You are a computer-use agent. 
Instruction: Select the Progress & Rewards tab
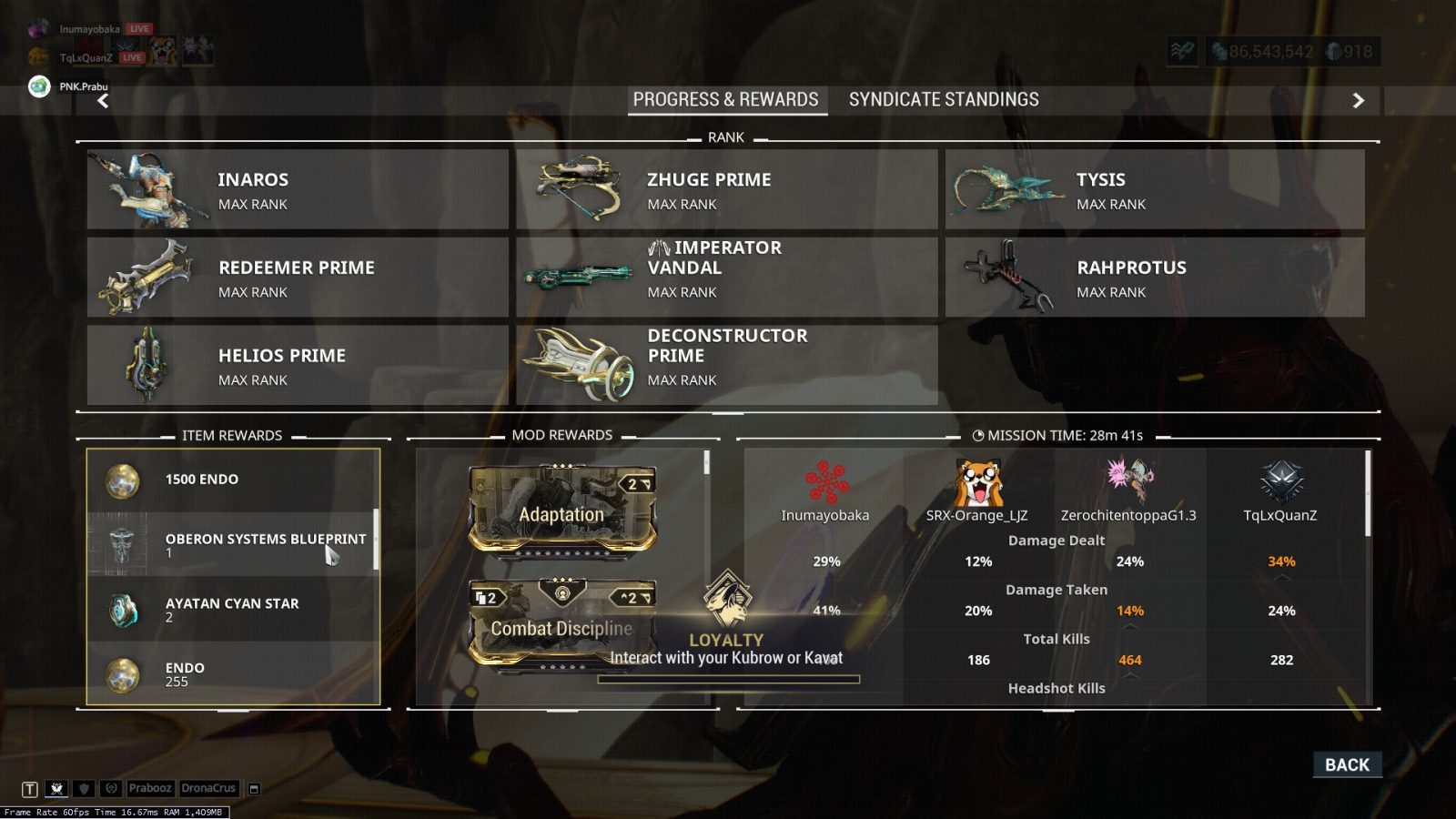(726, 99)
